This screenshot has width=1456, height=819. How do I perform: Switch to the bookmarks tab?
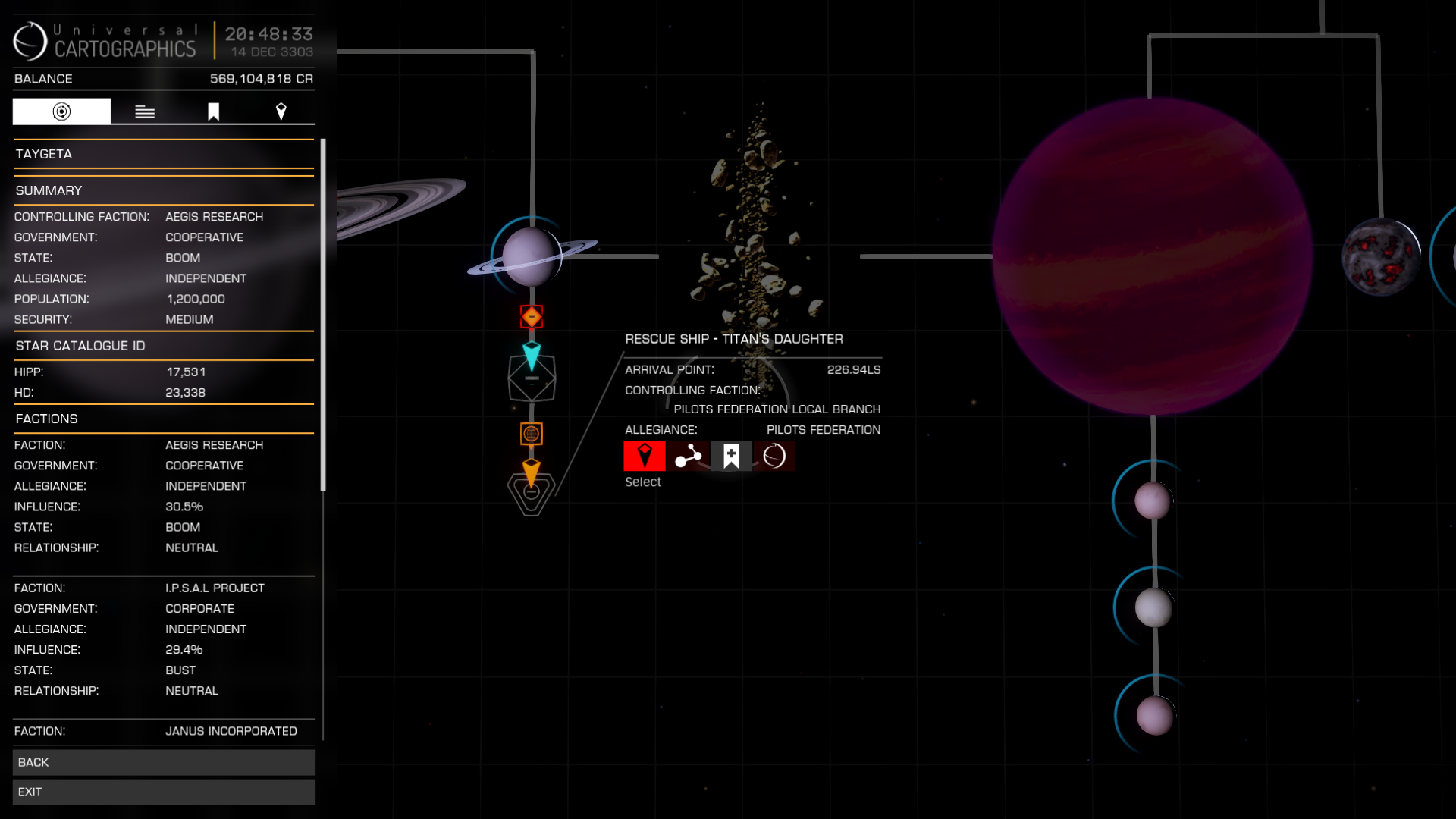[215, 111]
